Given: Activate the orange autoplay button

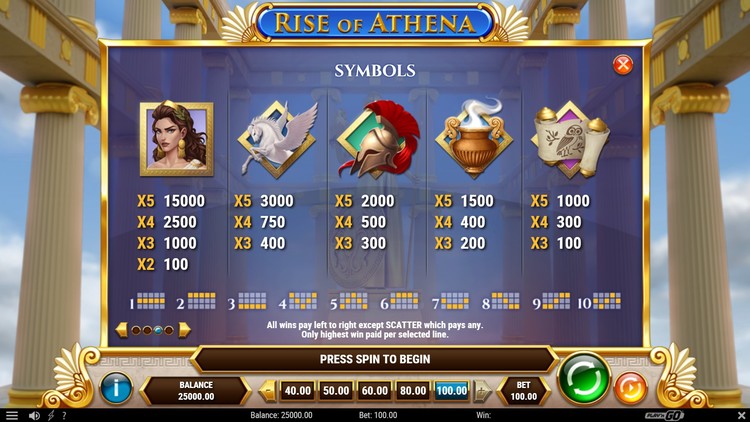Looking at the screenshot, I should point(630,387).
